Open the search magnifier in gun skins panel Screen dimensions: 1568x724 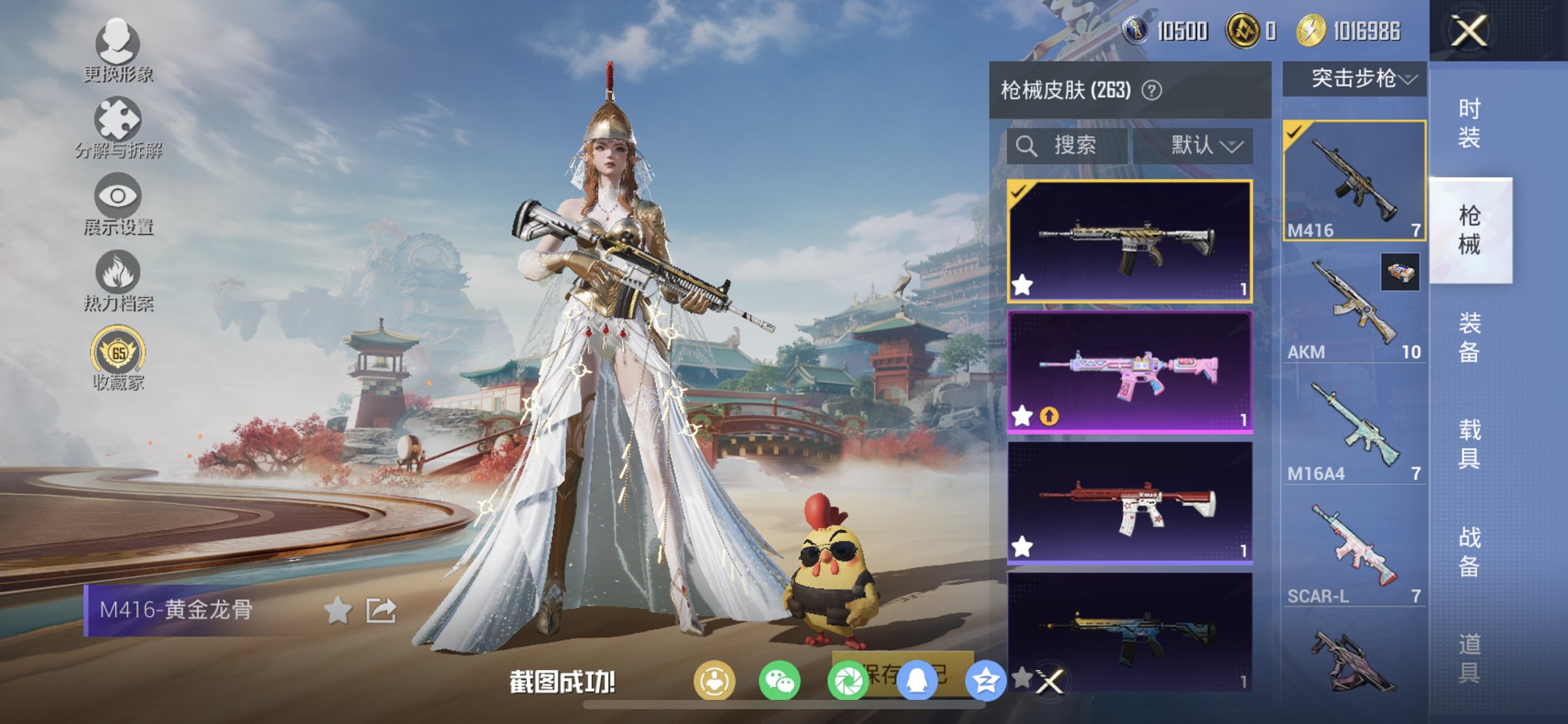pos(1027,143)
